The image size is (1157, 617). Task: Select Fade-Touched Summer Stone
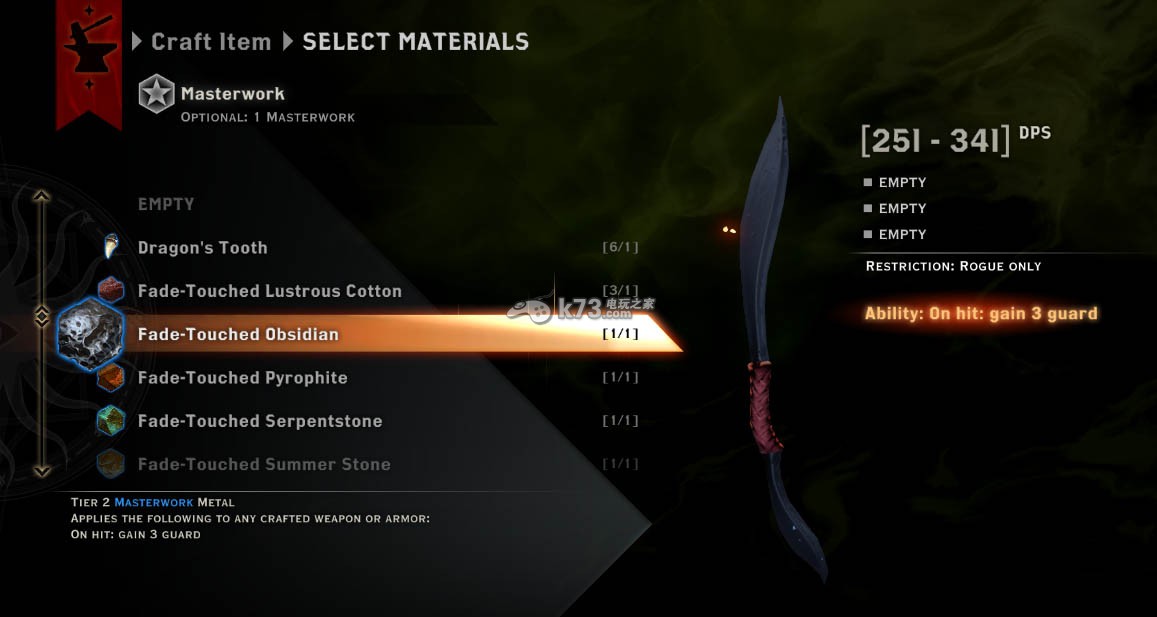click(263, 464)
